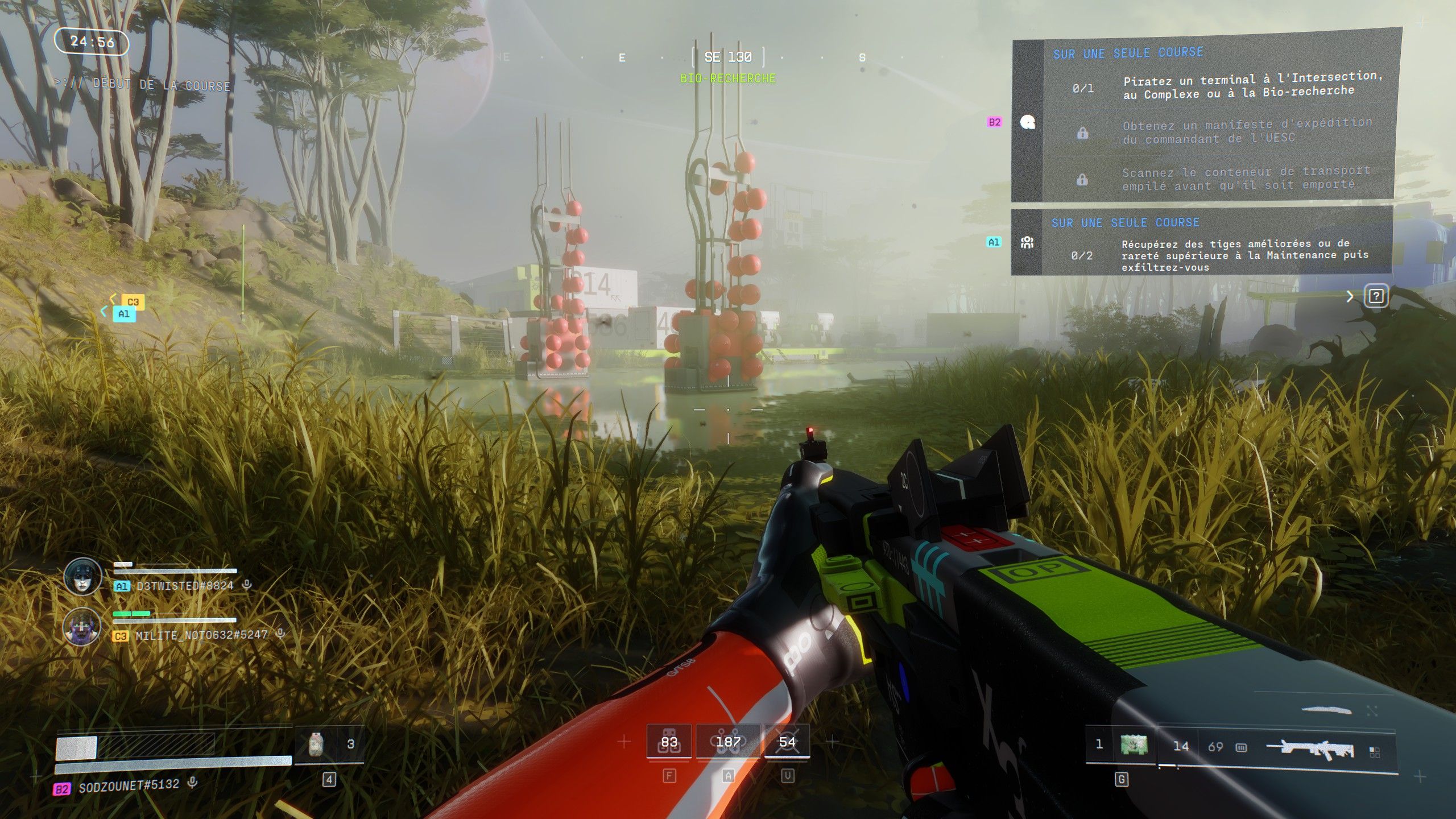Select the green grenade item slot
The width and height of the screenshot is (1456, 819).
click(1134, 744)
